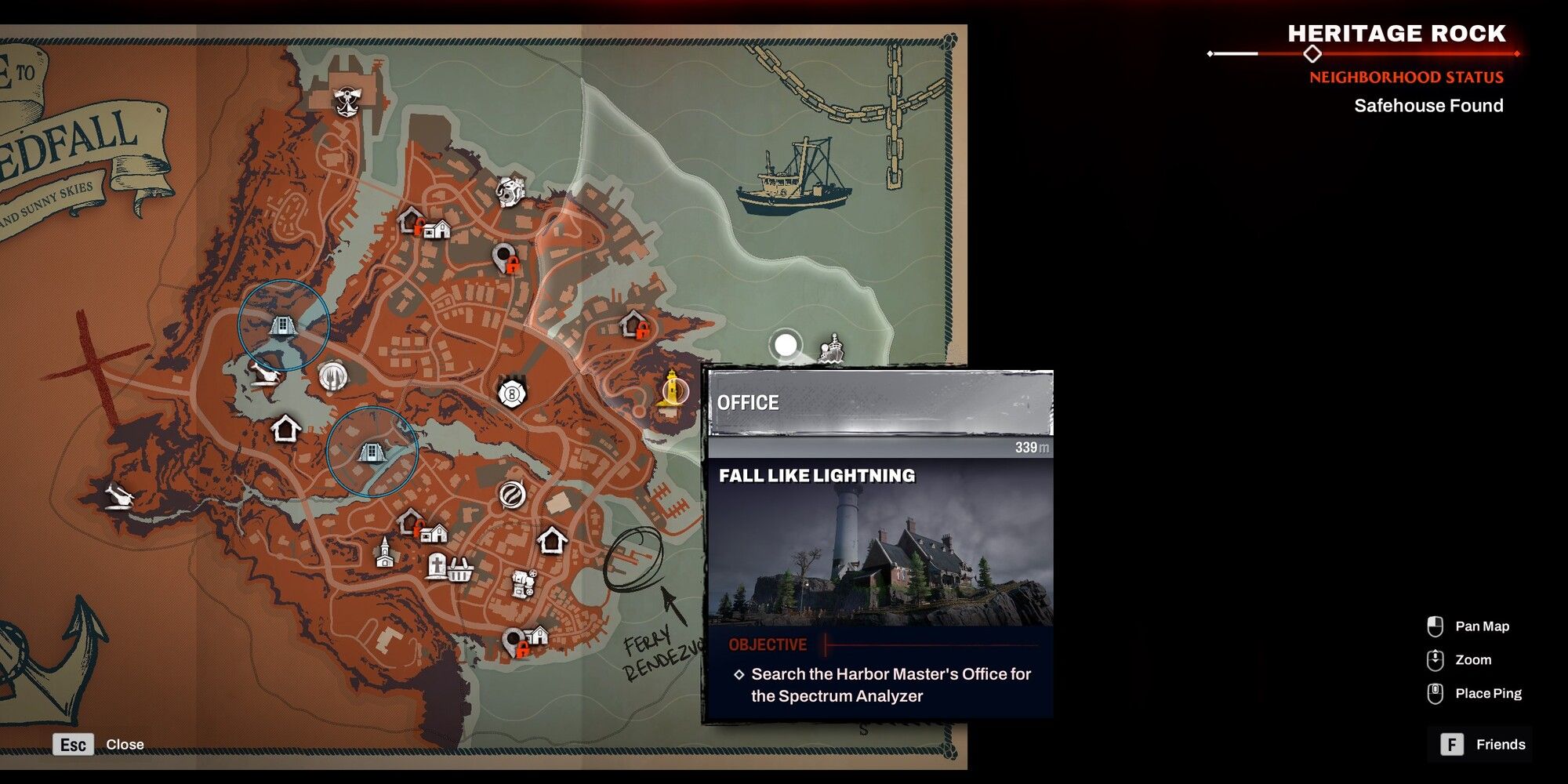Click the picnic basket icon
This screenshot has height=784, width=1568.
(x=460, y=571)
